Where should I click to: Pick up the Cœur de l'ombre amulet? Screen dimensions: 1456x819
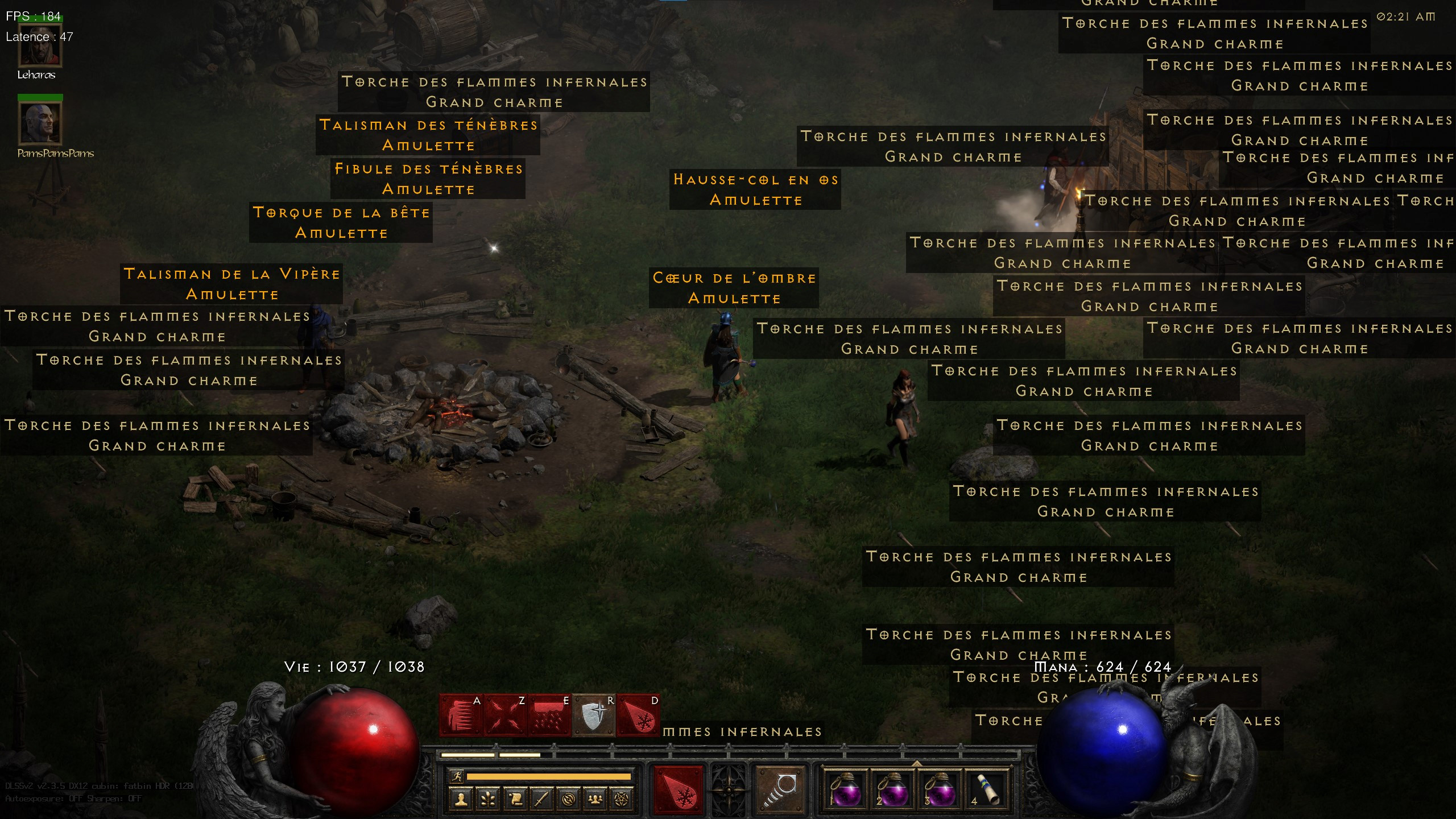pyautogui.click(x=734, y=288)
